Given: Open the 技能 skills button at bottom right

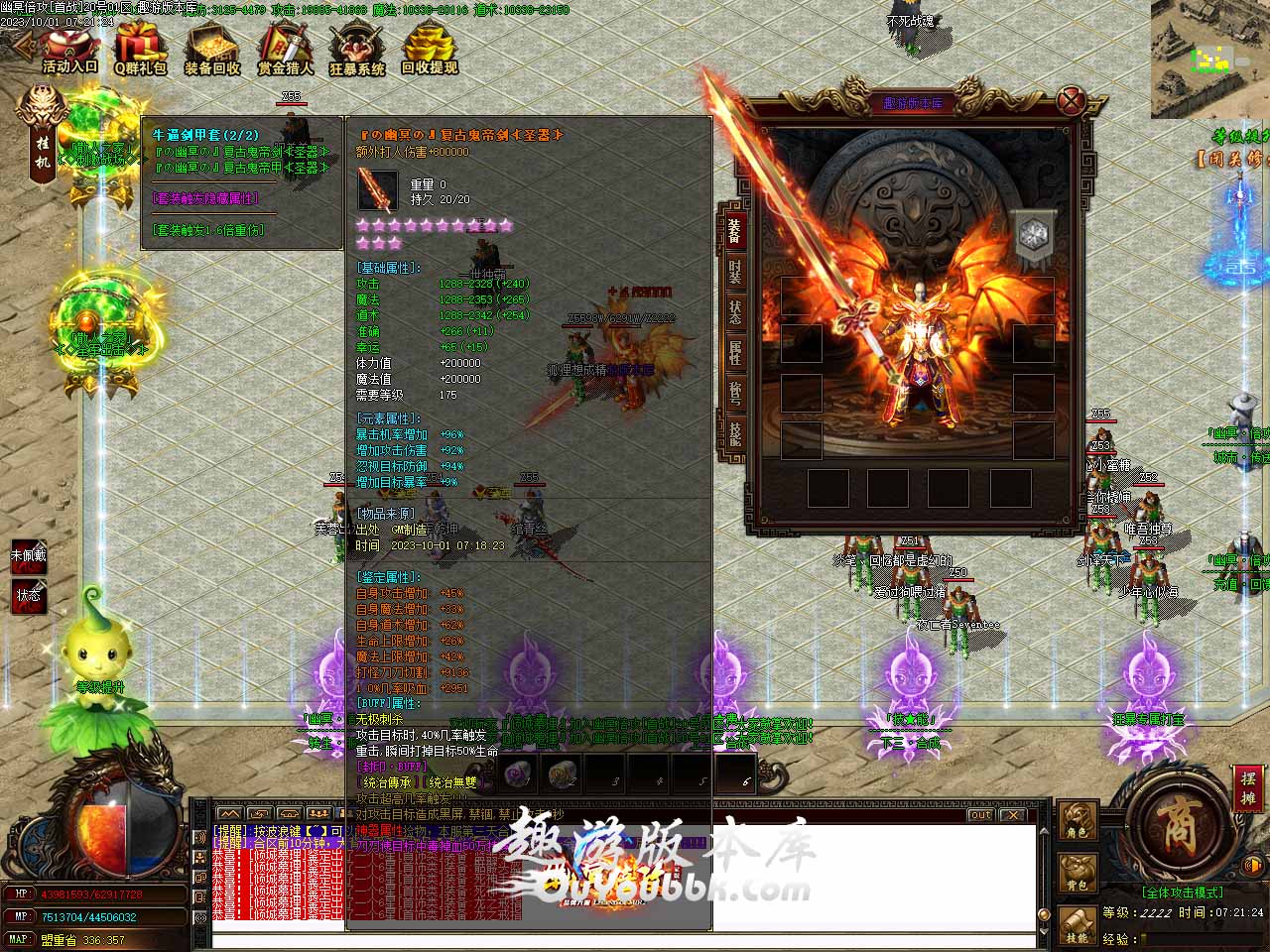Looking at the screenshot, I should click(1078, 924).
